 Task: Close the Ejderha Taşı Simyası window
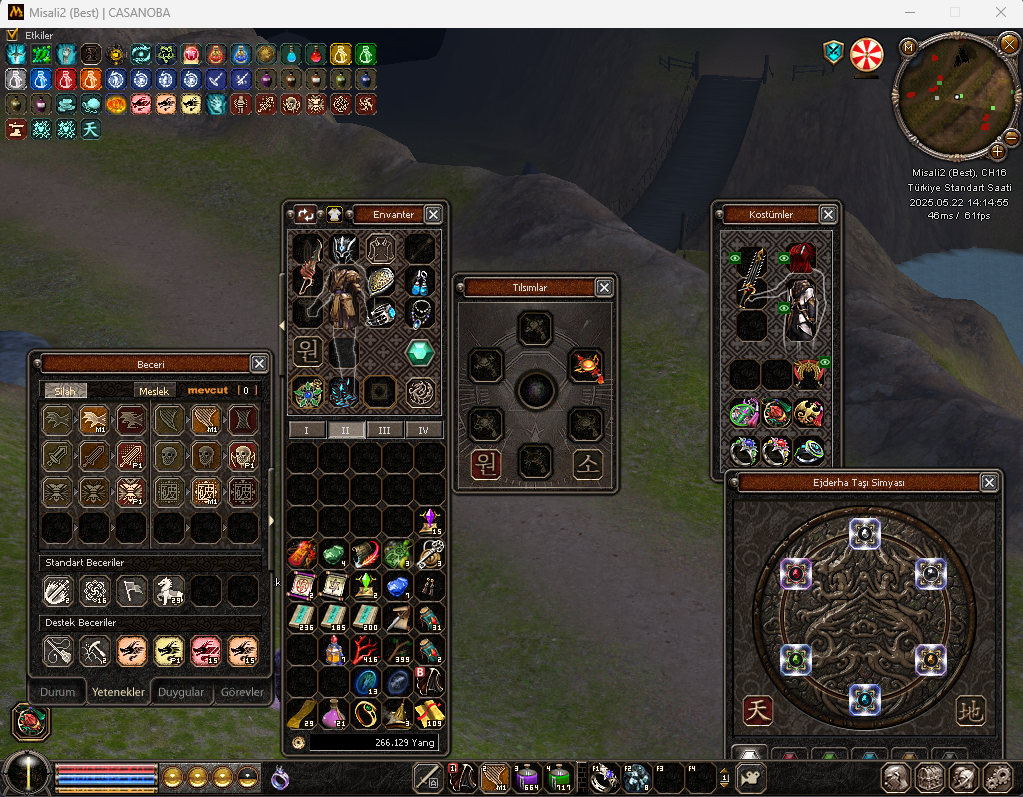pos(989,483)
